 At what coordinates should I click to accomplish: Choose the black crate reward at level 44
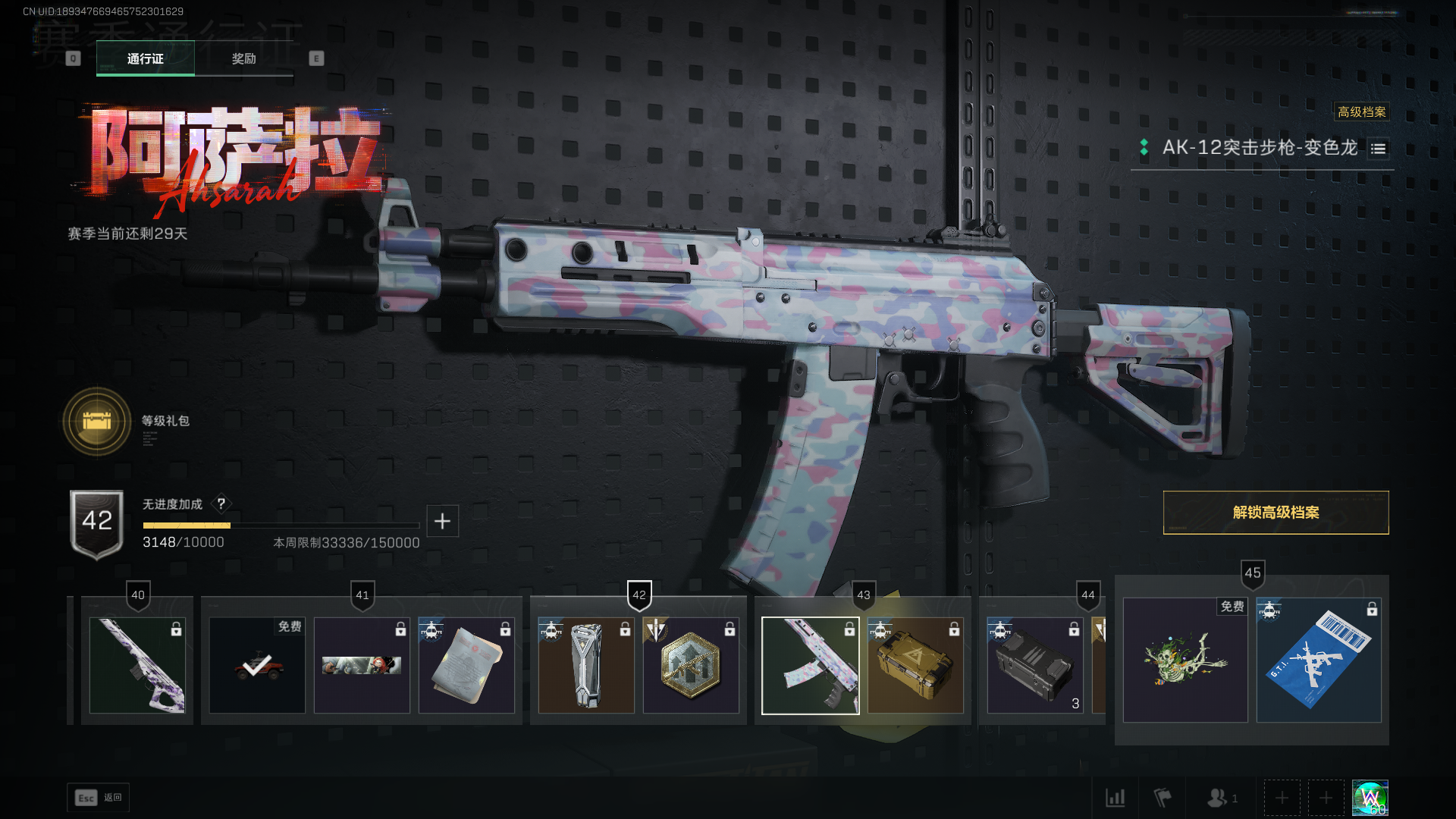[x=1034, y=666]
